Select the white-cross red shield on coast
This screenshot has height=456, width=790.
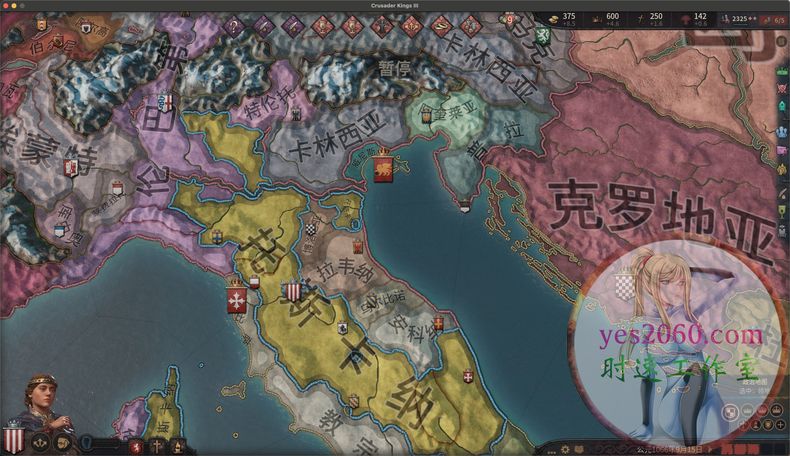tap(237, 298)
